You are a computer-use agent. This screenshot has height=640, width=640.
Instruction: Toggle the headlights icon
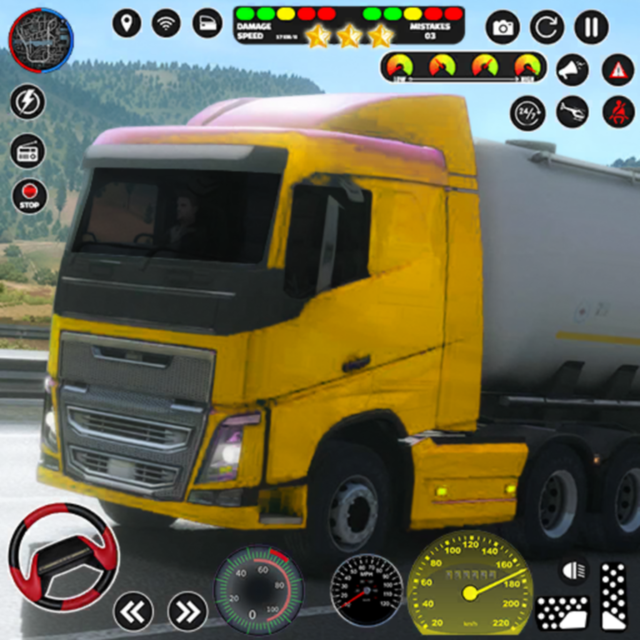point(573,571)
